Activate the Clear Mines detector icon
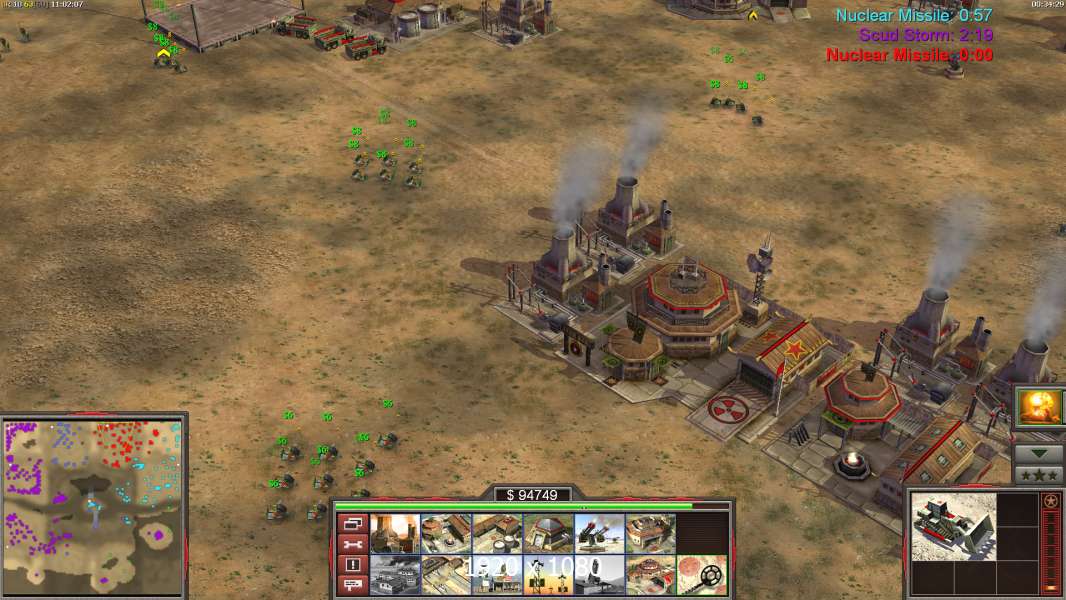This screenshot has width=1066, height=600. [x=701, y=575]
